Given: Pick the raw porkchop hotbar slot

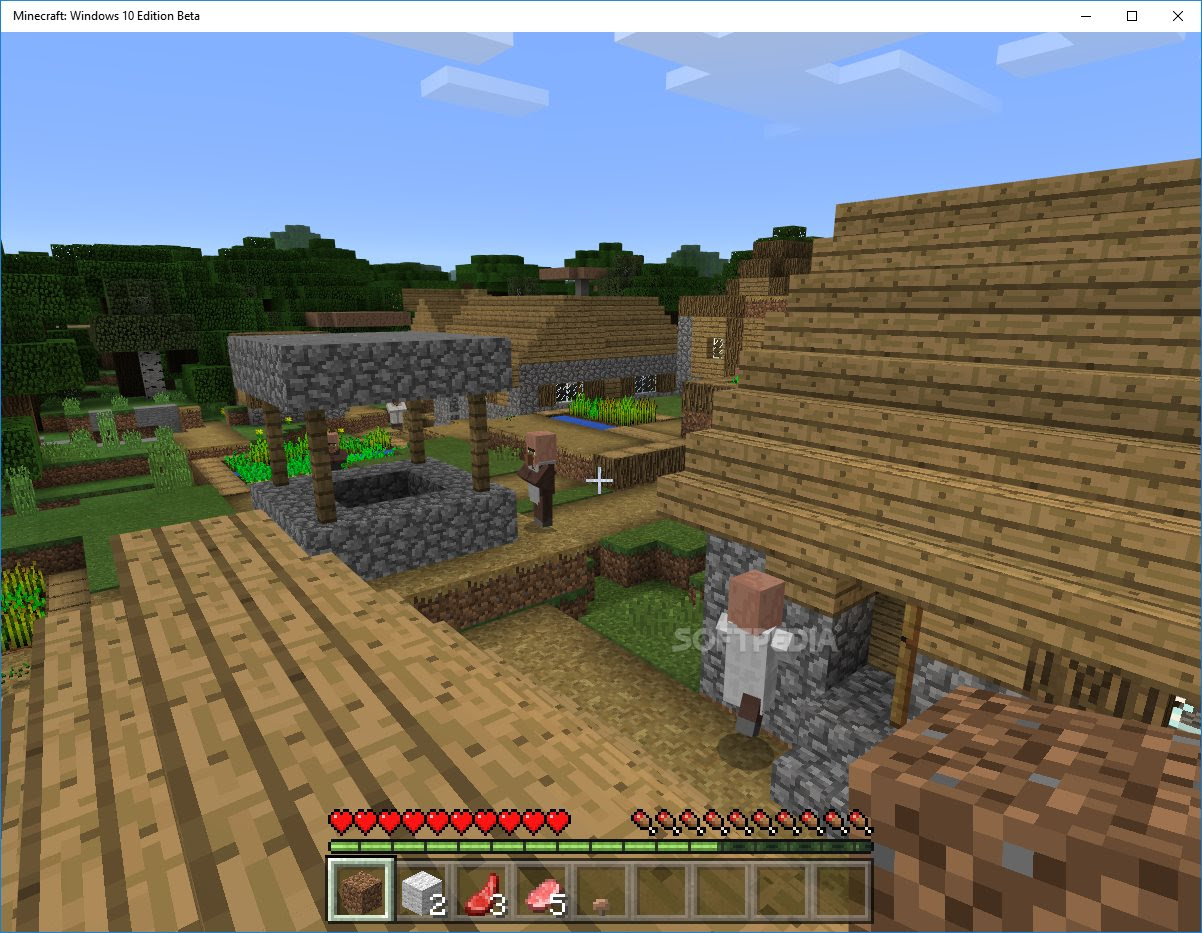Looking at the screenshot, I should 541,890.
